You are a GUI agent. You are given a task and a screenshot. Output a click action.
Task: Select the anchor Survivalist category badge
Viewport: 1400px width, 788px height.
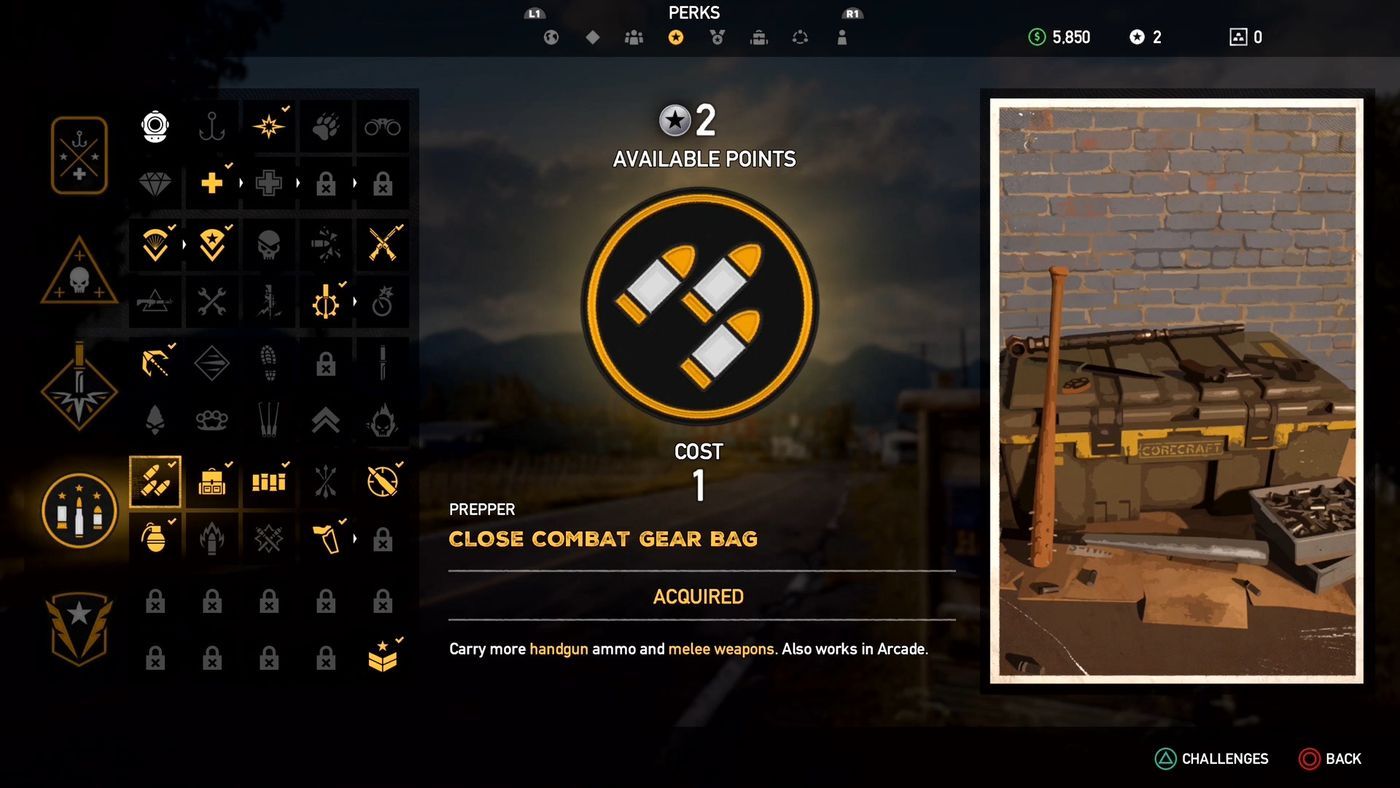(78, 155)
